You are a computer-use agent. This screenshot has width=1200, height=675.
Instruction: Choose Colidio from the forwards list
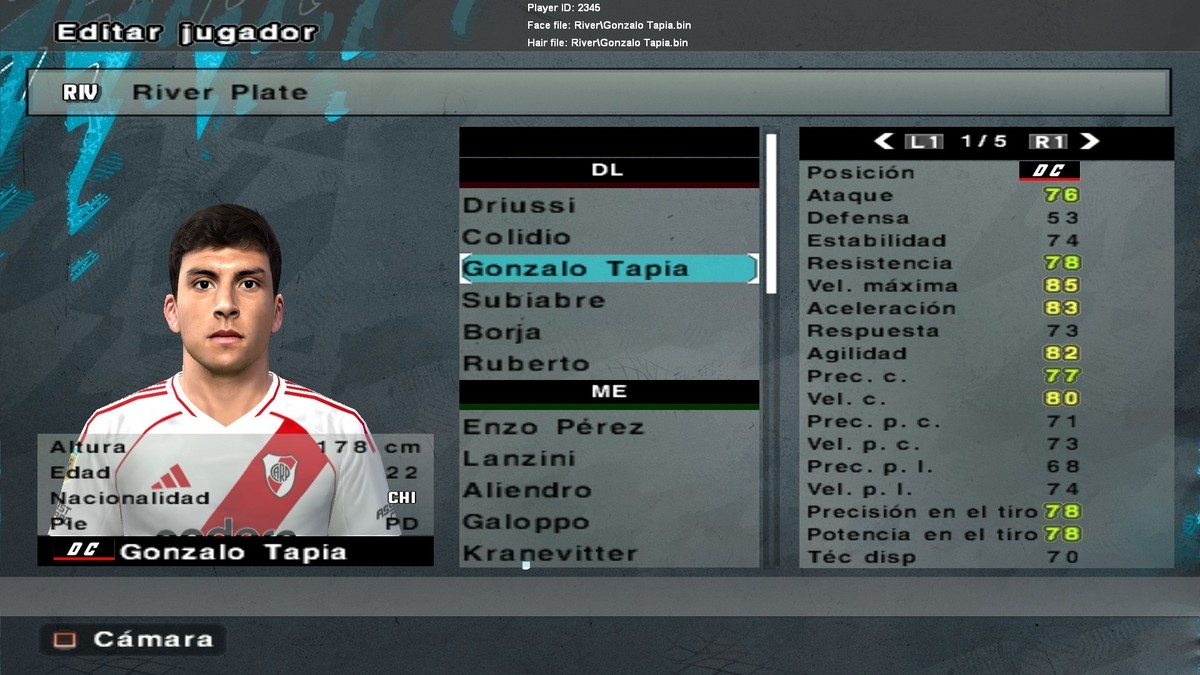click(516, 237)
